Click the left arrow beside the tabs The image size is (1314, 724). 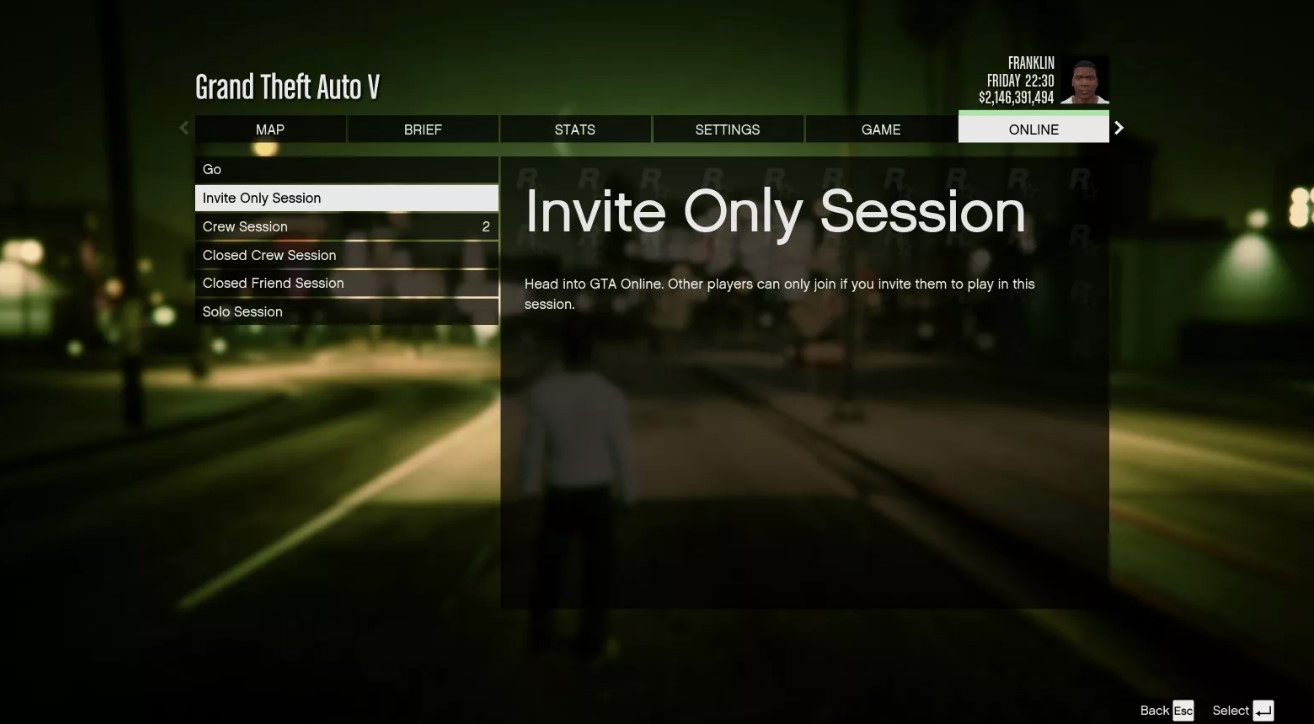[184, 128]
